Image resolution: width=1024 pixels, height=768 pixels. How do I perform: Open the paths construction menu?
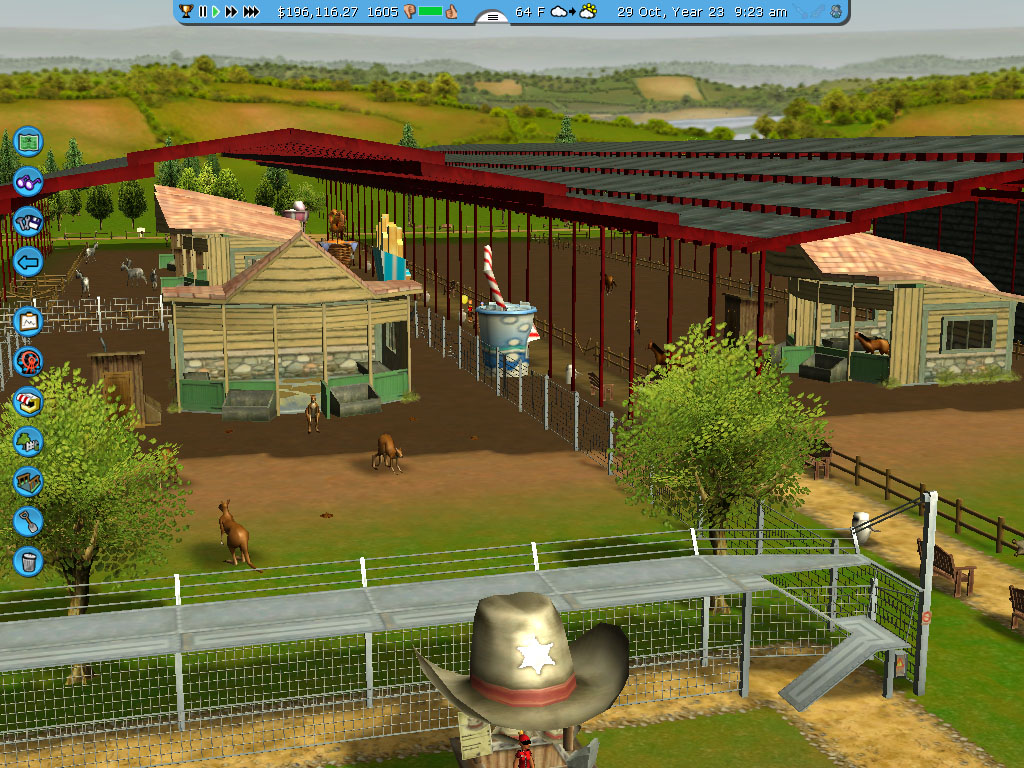click(x=28, y=481)
